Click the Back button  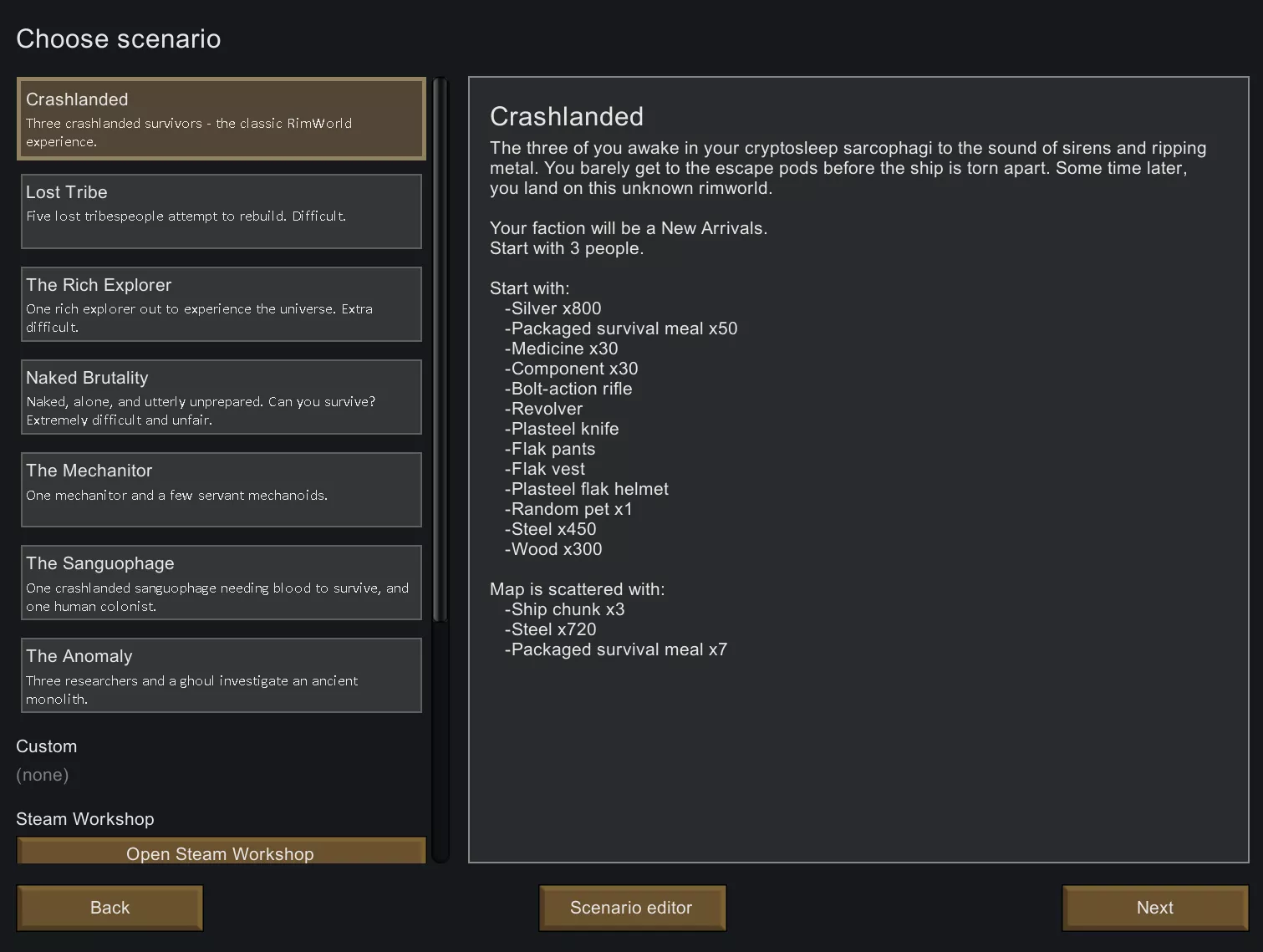[109, 908]
